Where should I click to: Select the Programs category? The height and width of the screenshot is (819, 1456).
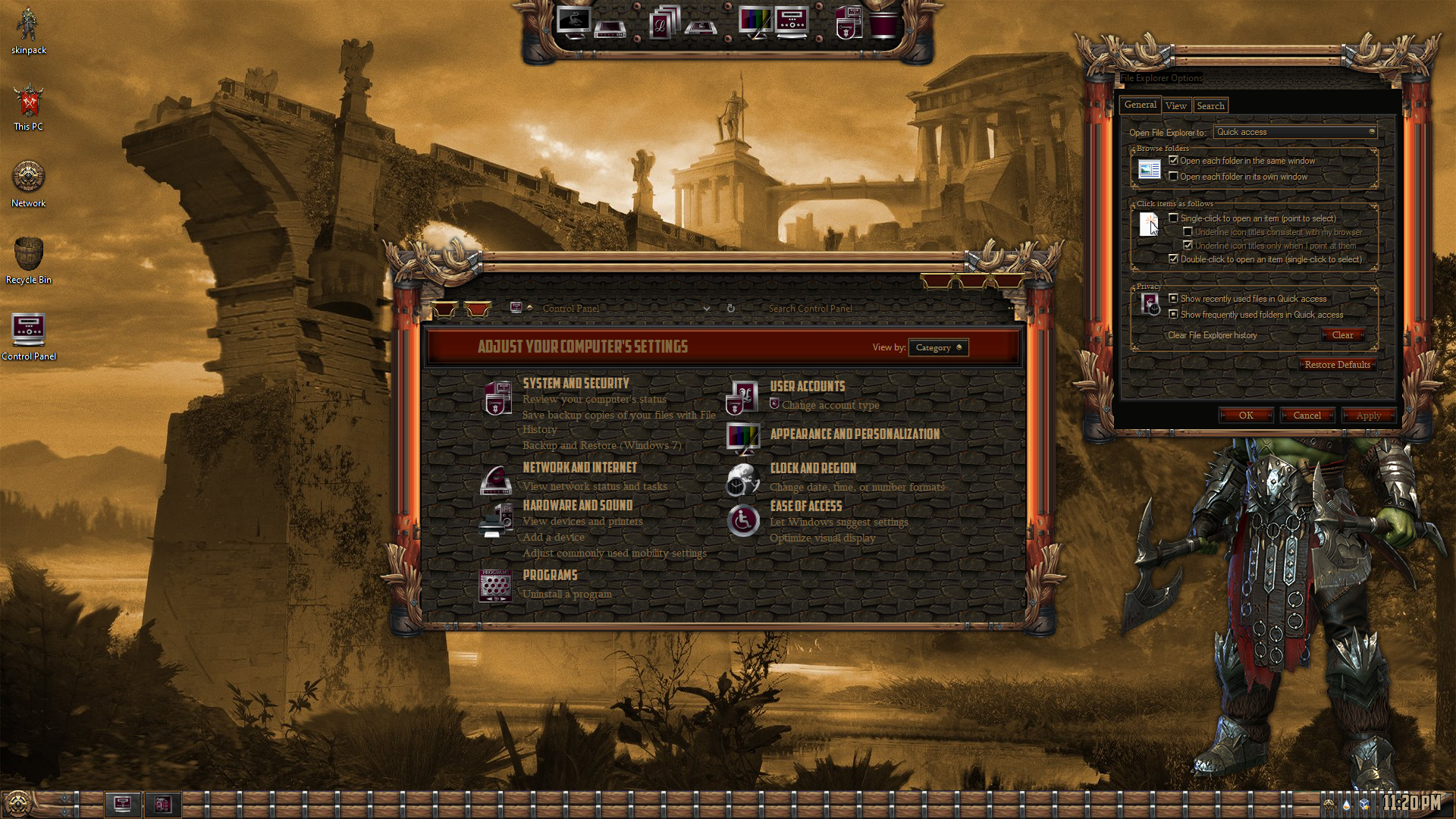[550, 575]
